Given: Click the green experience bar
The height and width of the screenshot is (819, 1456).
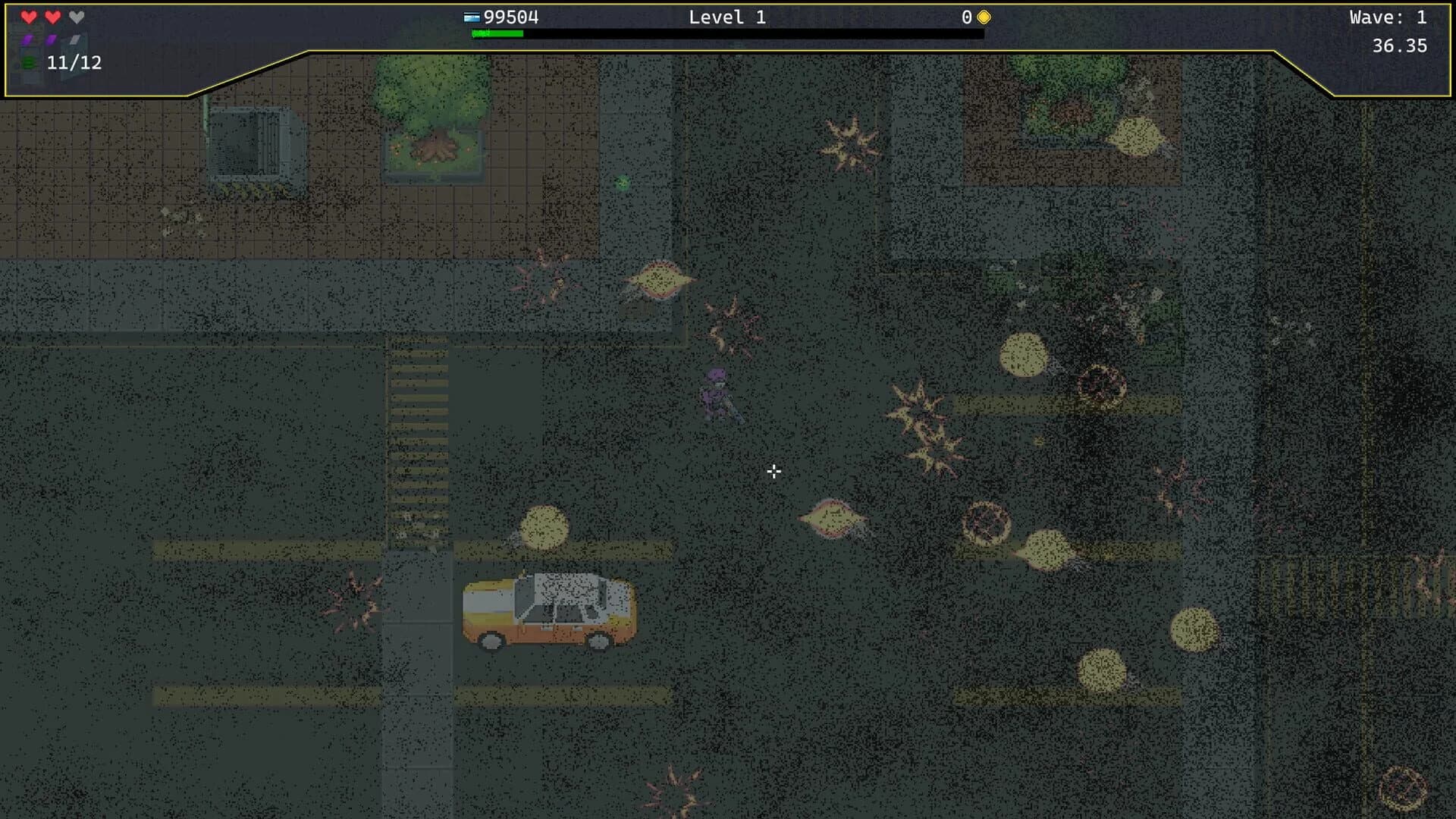Looking at the screenshot, I should tap(497, 33).
